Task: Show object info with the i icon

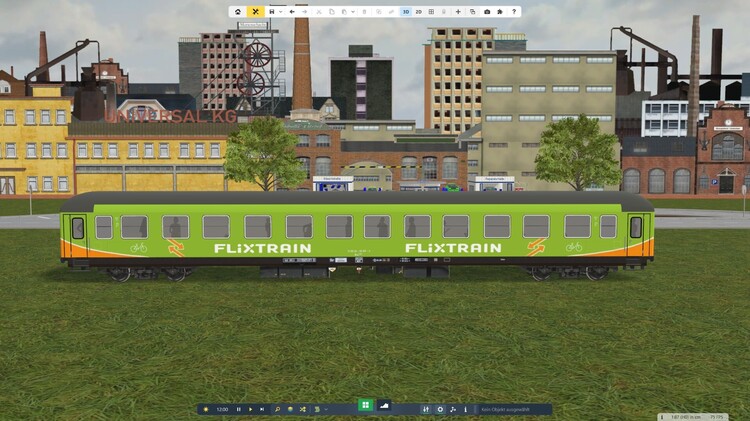Action: point(465,409)
